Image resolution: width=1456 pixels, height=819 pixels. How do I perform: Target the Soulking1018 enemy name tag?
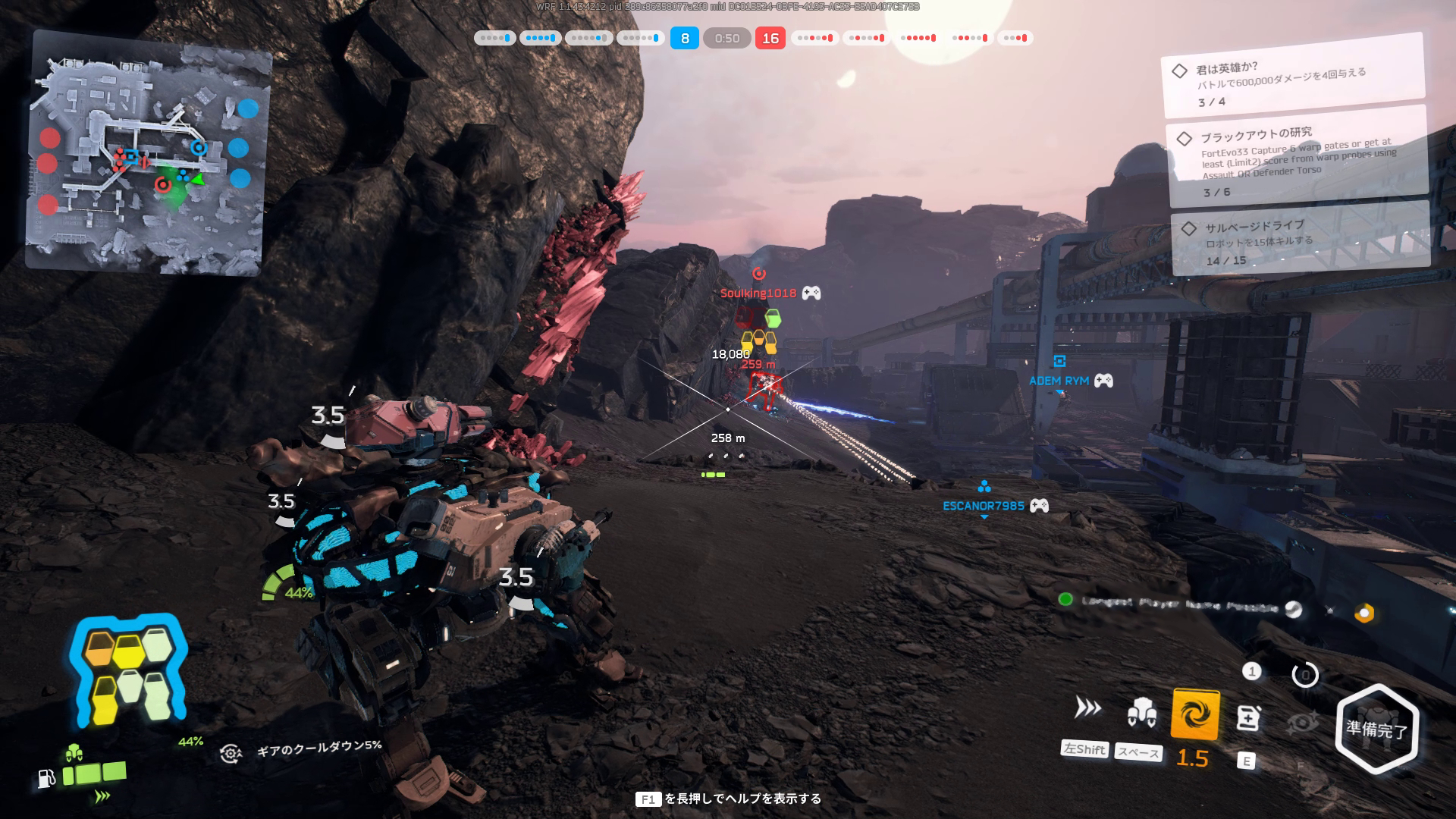758,293
